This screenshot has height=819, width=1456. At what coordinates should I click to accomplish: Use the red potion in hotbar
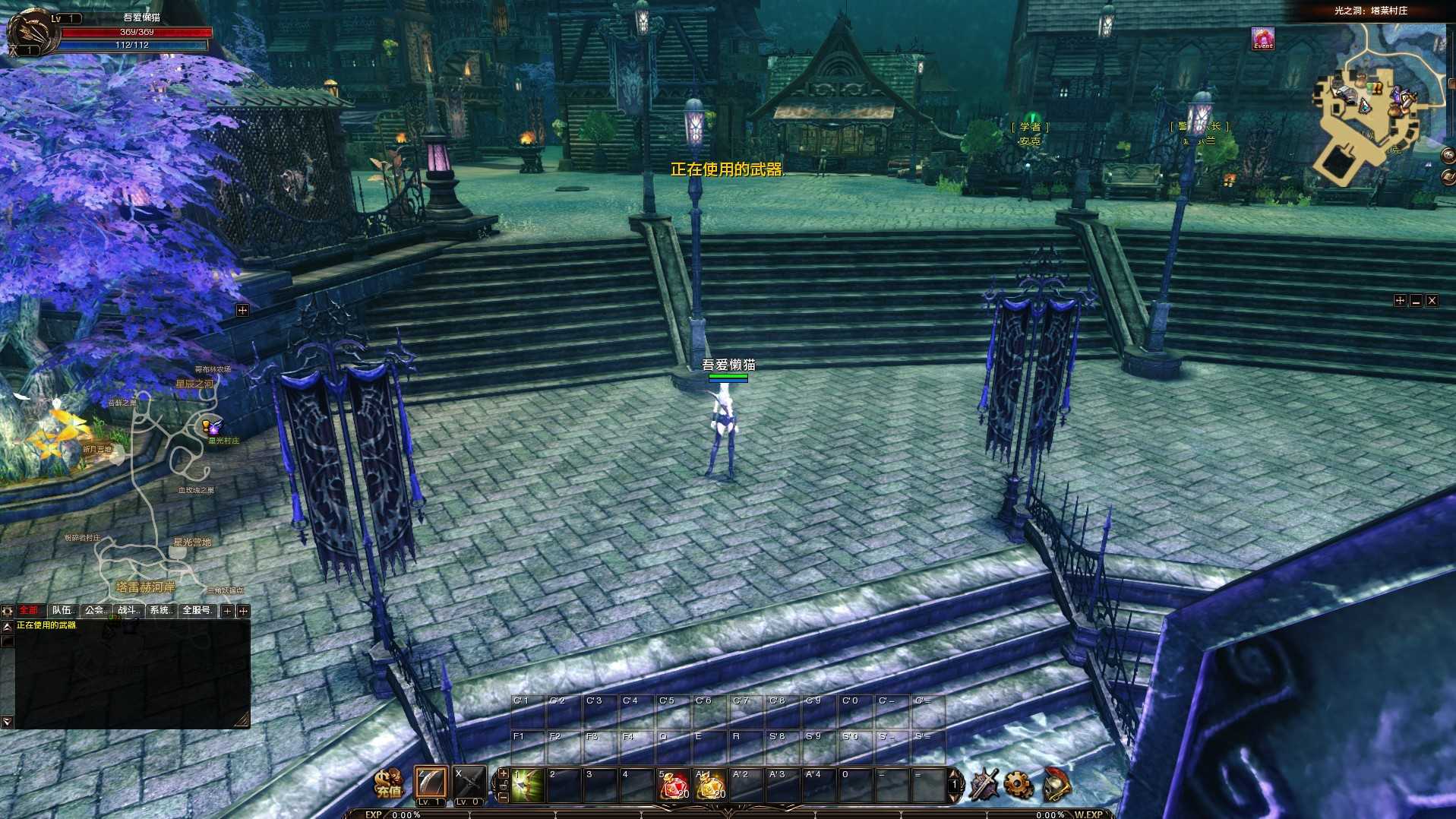(x=673, y=786)
